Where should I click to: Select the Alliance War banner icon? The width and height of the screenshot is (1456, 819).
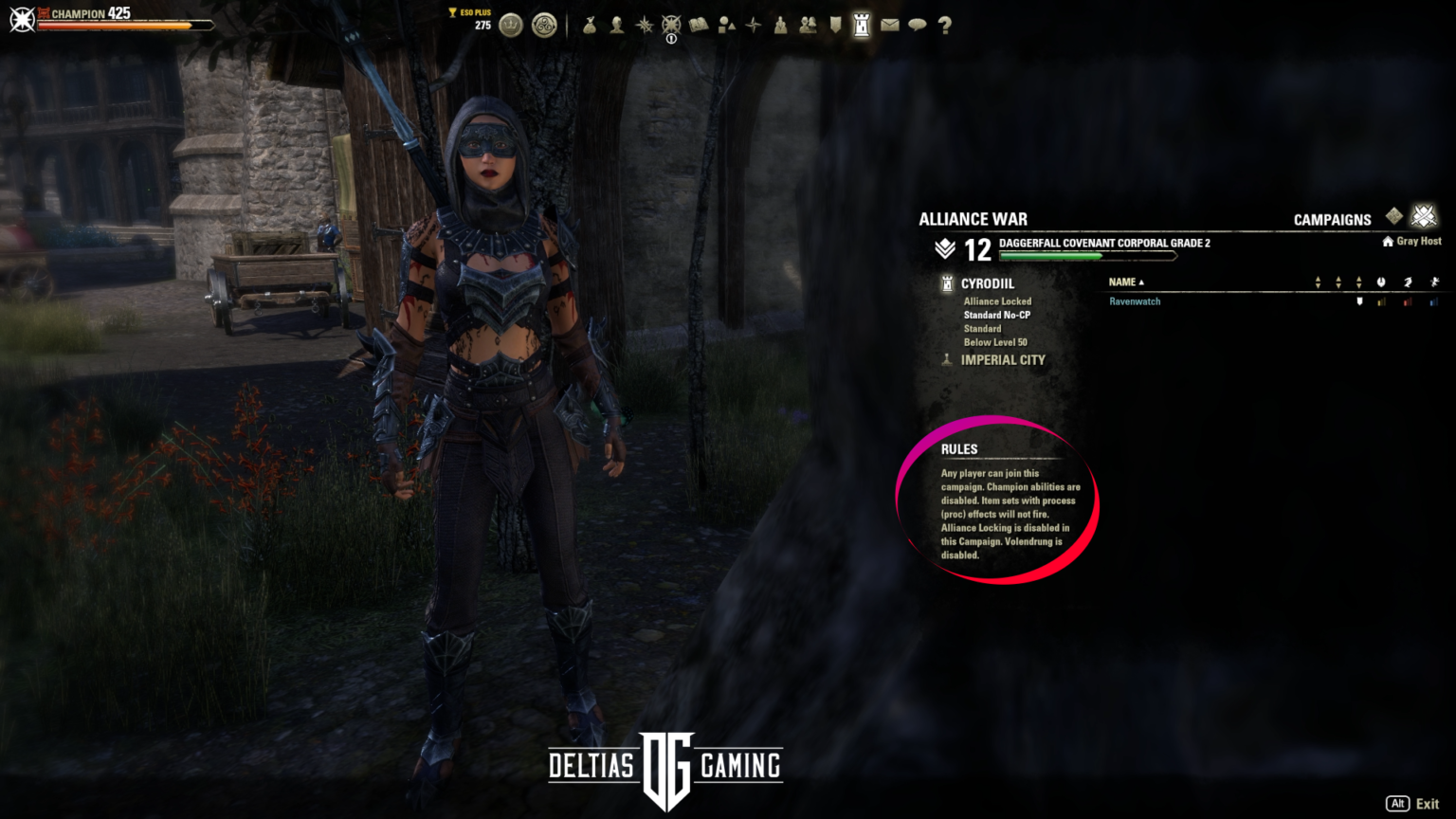click(835, 26)
